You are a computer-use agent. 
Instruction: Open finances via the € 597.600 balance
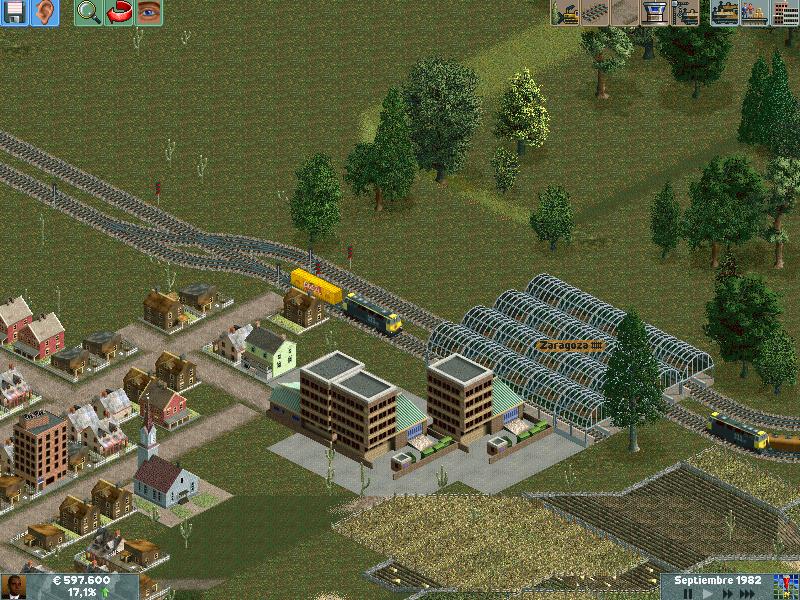pos(74,580)
